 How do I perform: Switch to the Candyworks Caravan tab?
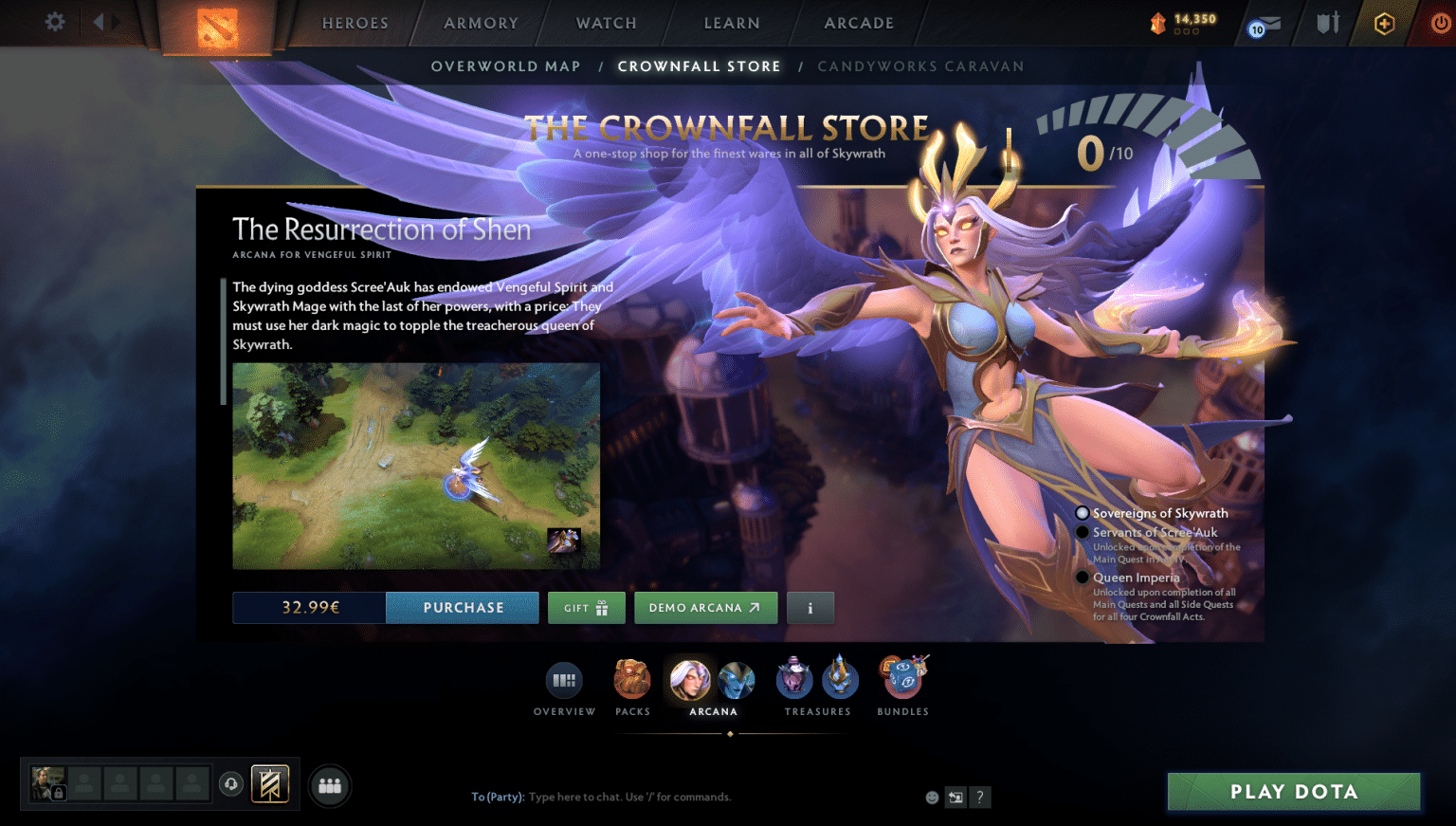[x=920, y=66]
